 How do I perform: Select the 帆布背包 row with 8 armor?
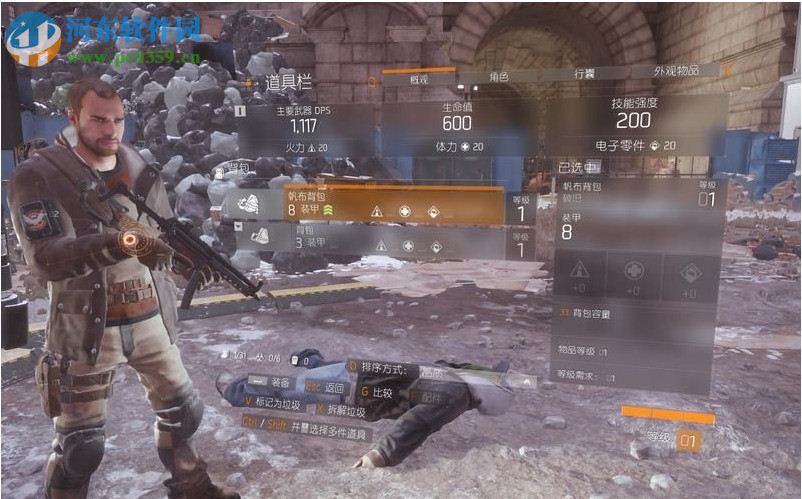coord(390,205)
